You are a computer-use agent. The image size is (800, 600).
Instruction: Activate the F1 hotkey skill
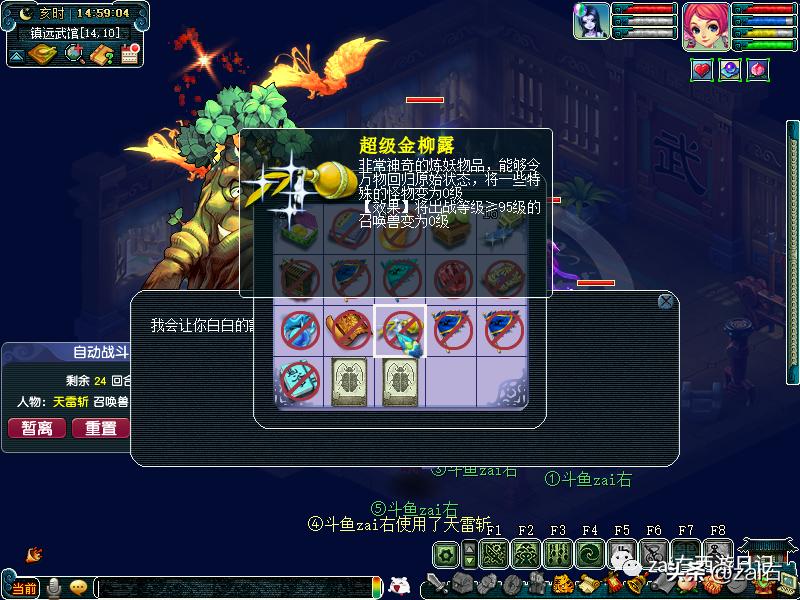coord(494,553)
